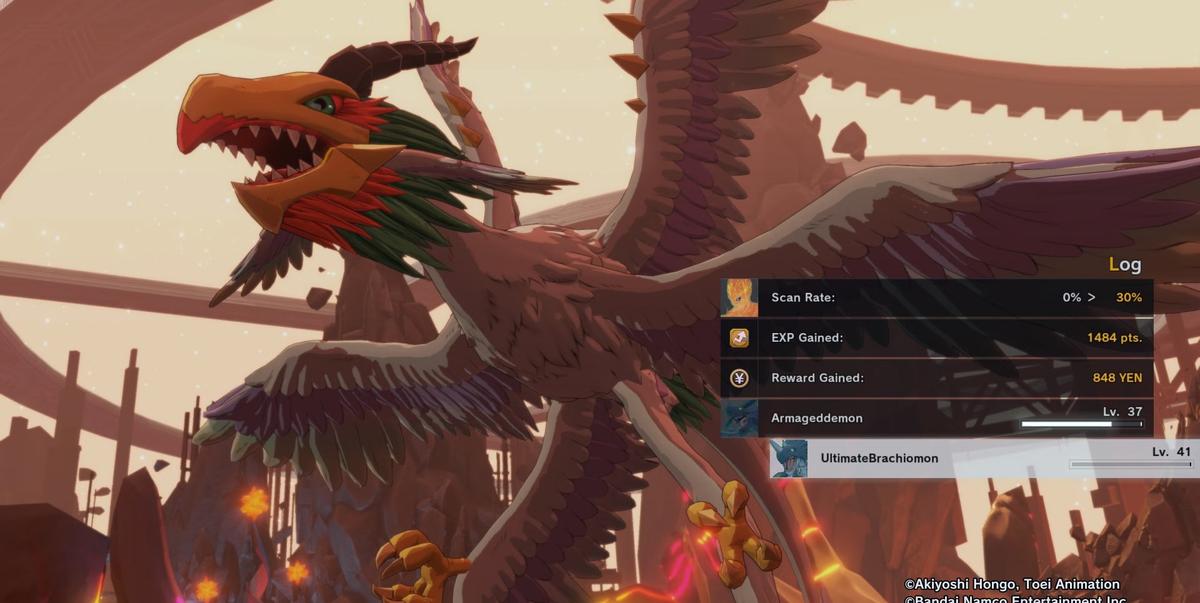The width and height of the screenshot is (1200, 603).
Task: Click the scanned Digimon portrait beside Scan Rate
Action: tap(739, 298)
